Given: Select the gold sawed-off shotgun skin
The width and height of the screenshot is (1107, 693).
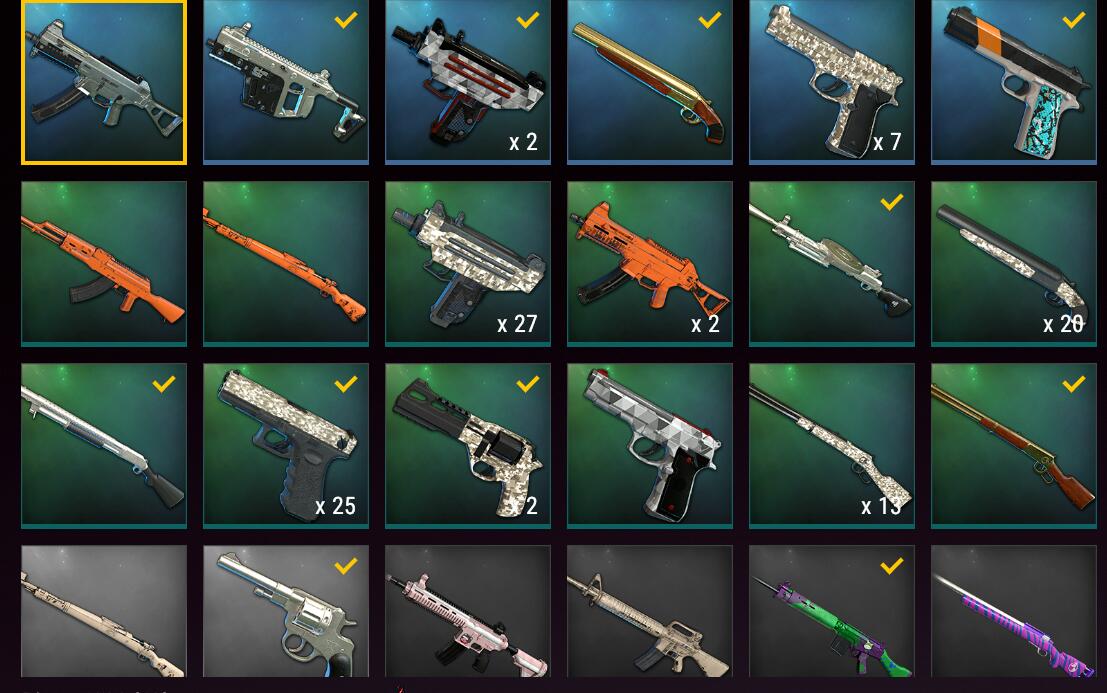Looking at the screenshot, I should [650, 82].
